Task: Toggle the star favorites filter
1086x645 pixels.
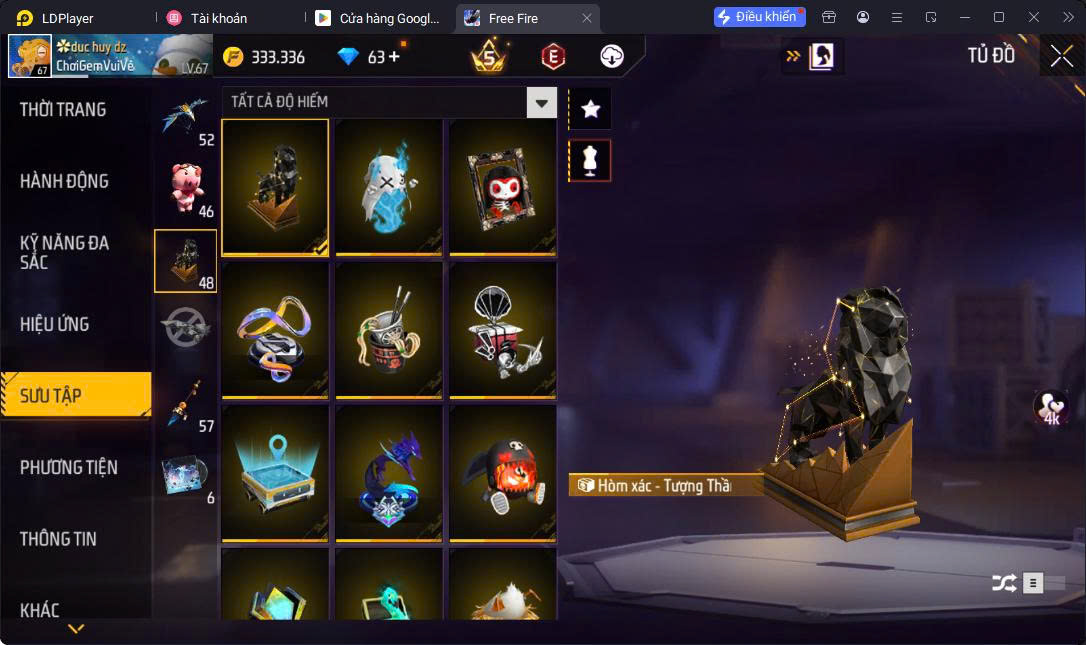Action: (590, 109)
